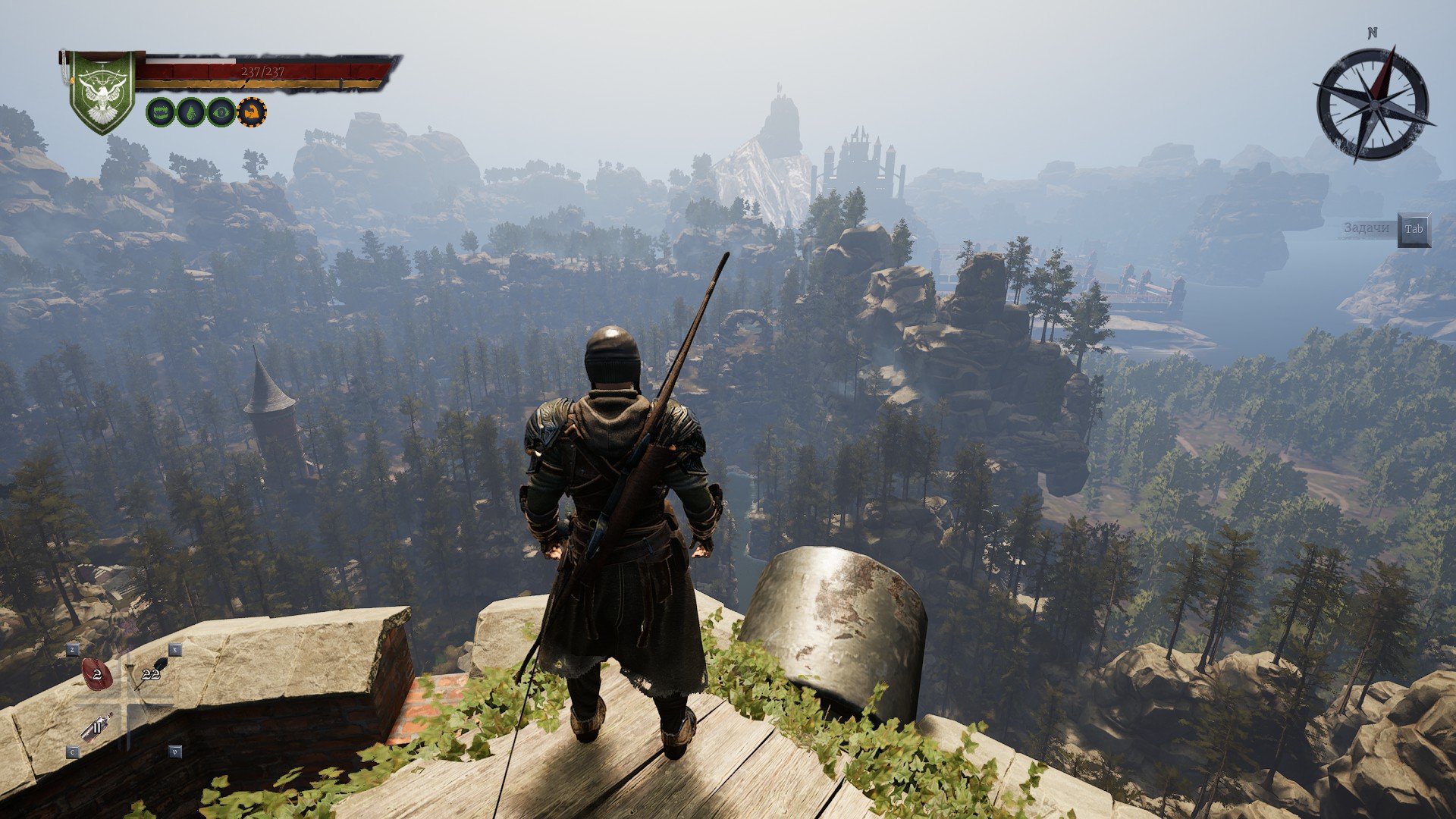Use the potion bottle quick slot
1456x819 pixels.
(x=97, y=726)
